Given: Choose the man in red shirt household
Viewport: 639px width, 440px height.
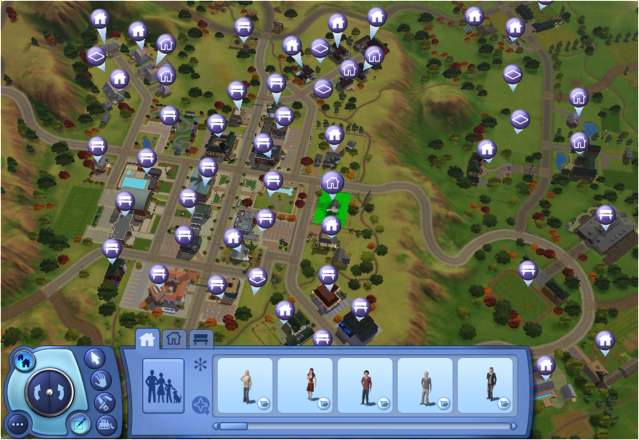Looking at the screenshot, I should click(x=365, y=385).
